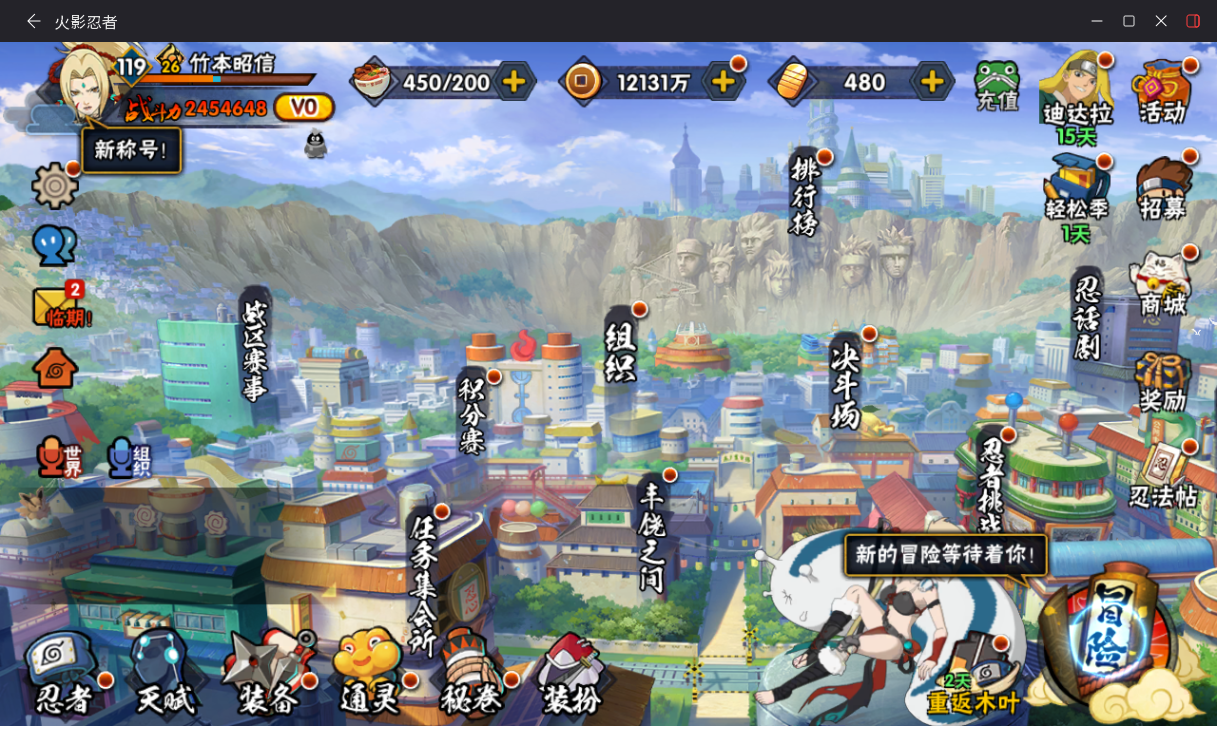Open the 通灵 summoning menu
Image resolution: width=1217 pixels, height=730 pixels.
[368, 674]
